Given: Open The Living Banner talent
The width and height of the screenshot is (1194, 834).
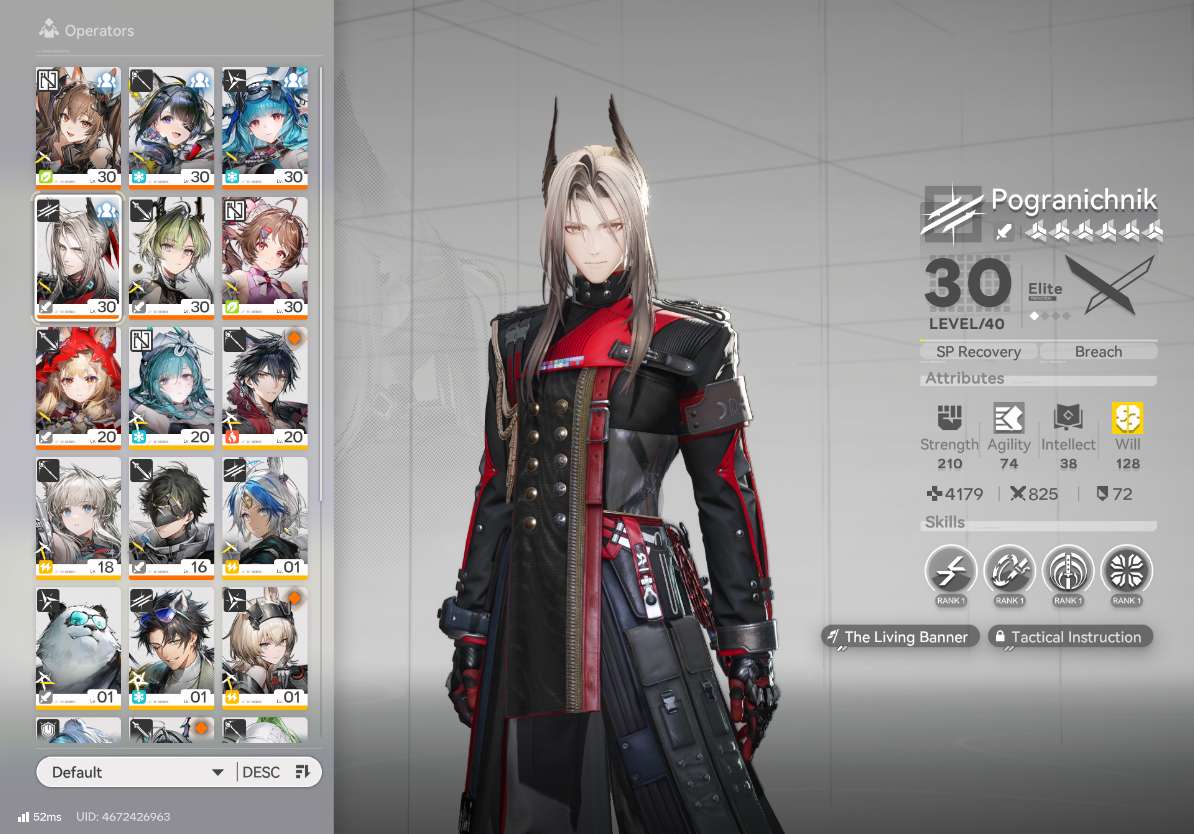Looking at the screenshot, I should pos(897,637).
